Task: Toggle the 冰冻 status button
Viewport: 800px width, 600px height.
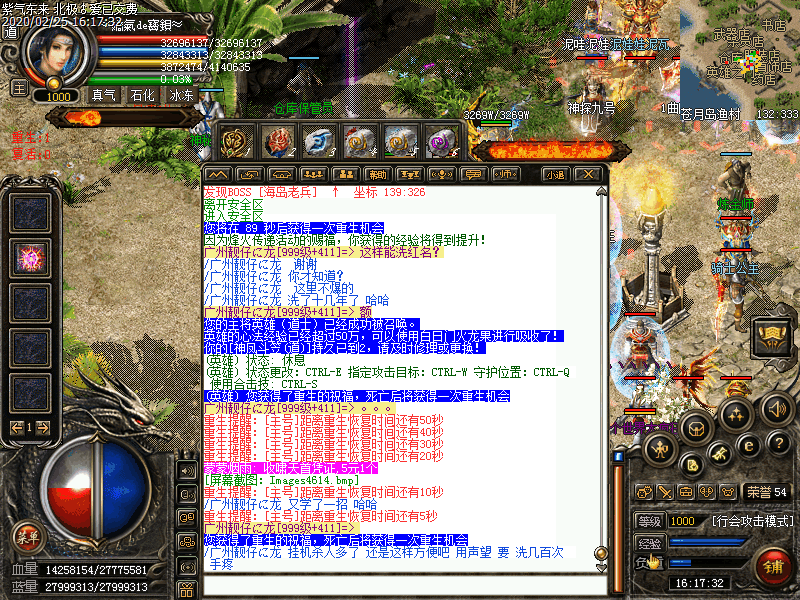Action: [182, 95]
